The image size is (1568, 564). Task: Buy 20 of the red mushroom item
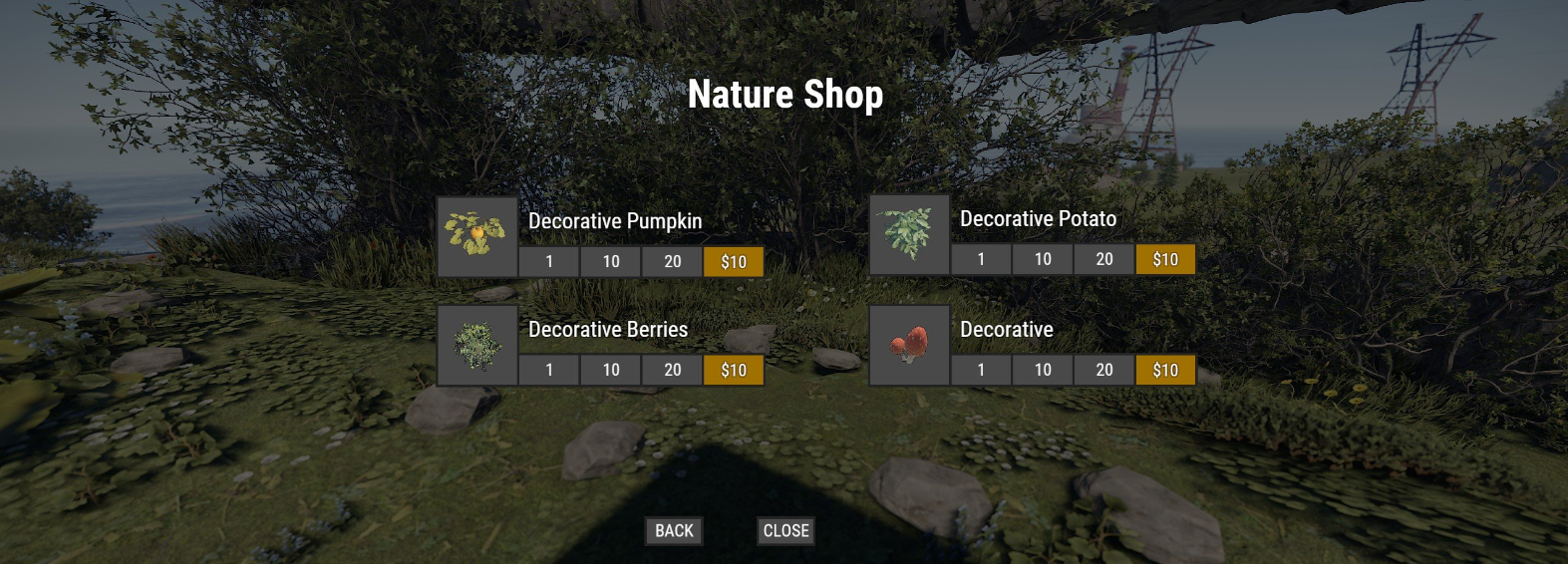tap(1104, 370)
